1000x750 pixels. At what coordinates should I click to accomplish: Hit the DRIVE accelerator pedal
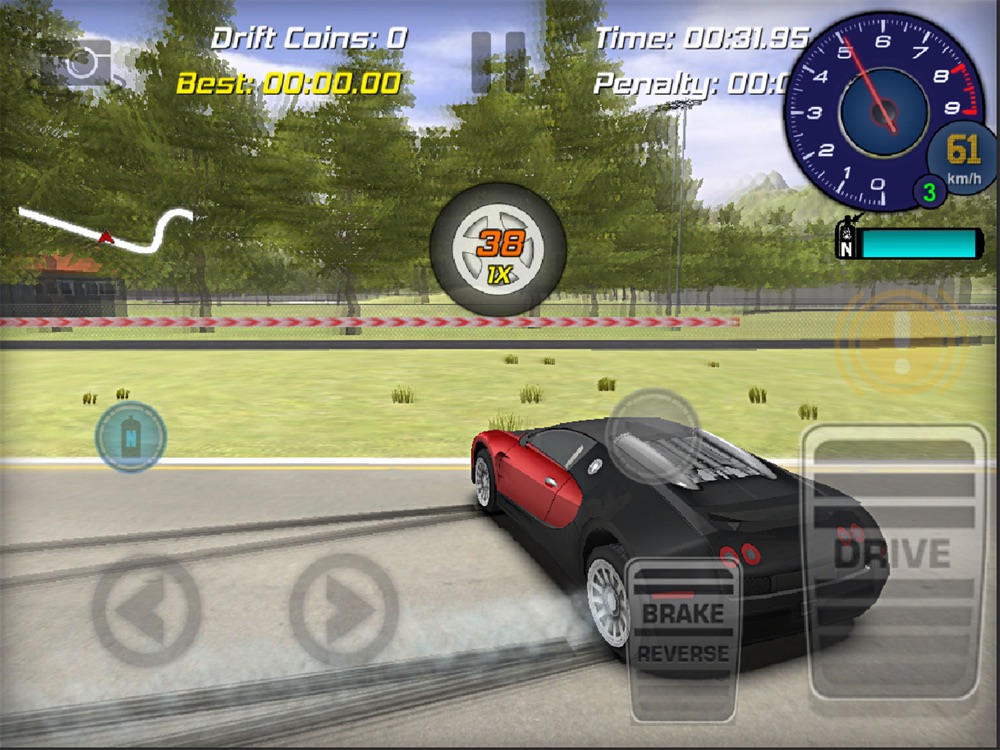click(x=893, y=560)
